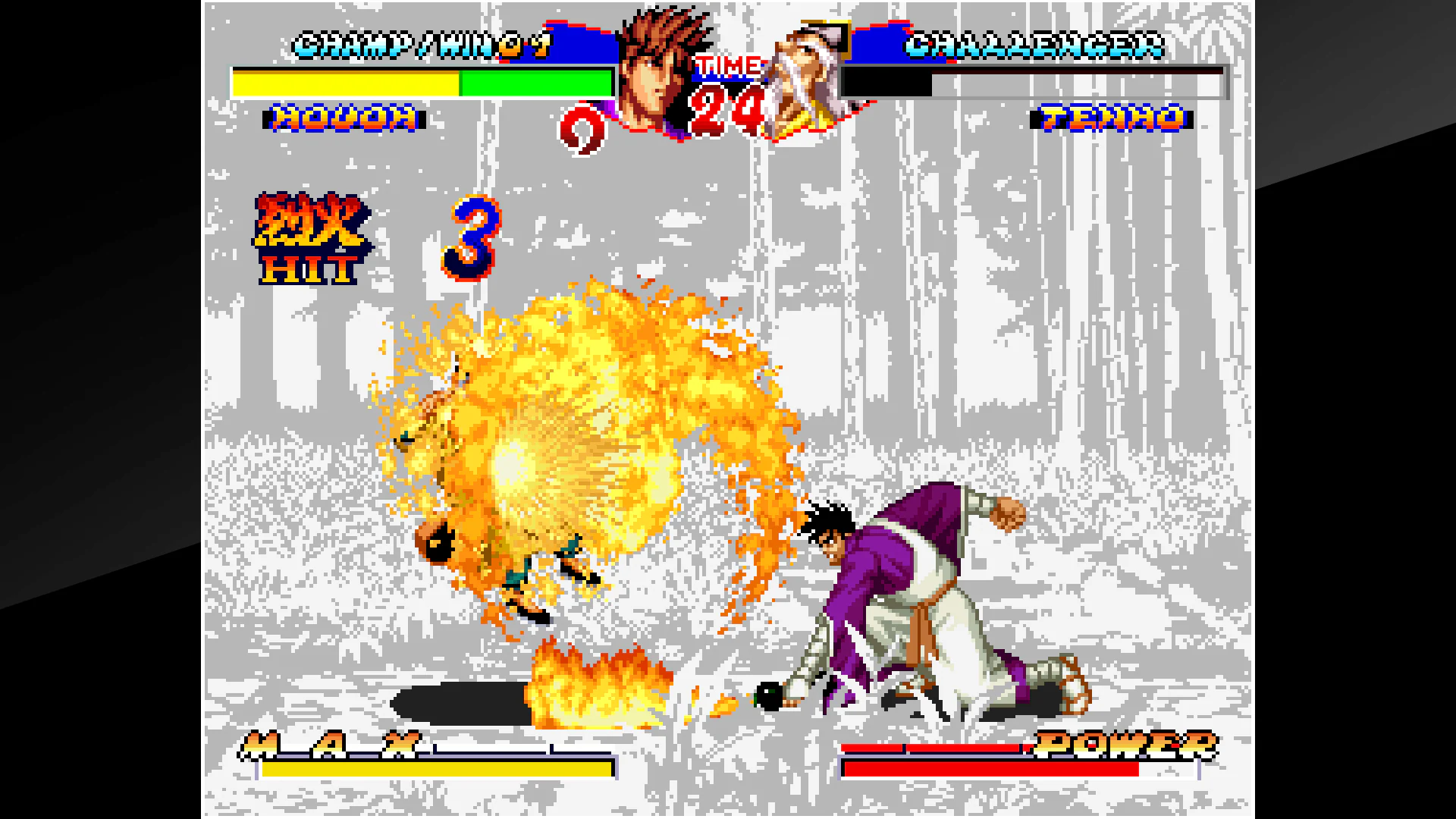Click Tenho's character portrait
The image size is (1456, 819).
pos(805,72)
